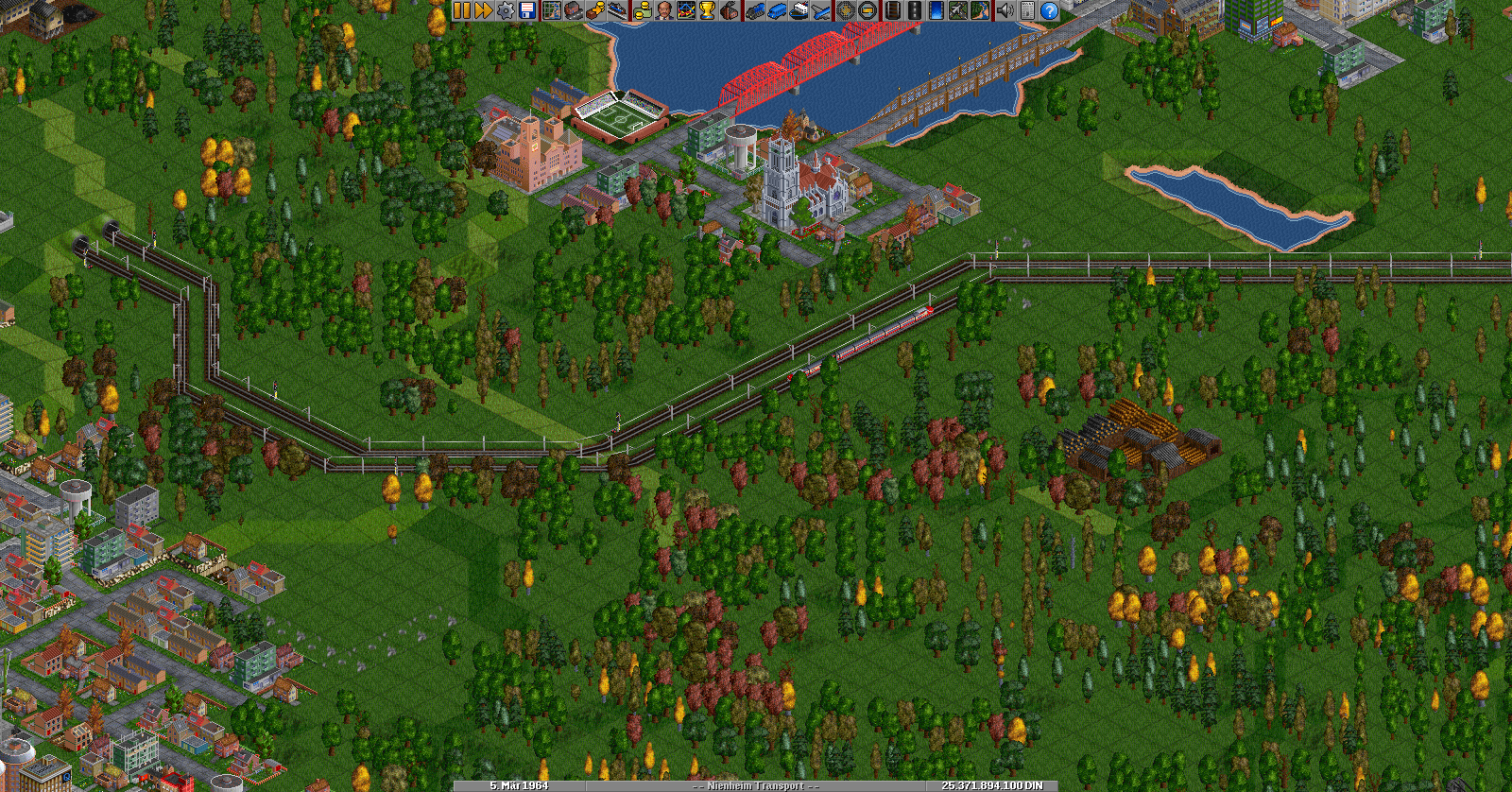Open the help question mark menu

pyautogui.click(x=1050, y=10)
